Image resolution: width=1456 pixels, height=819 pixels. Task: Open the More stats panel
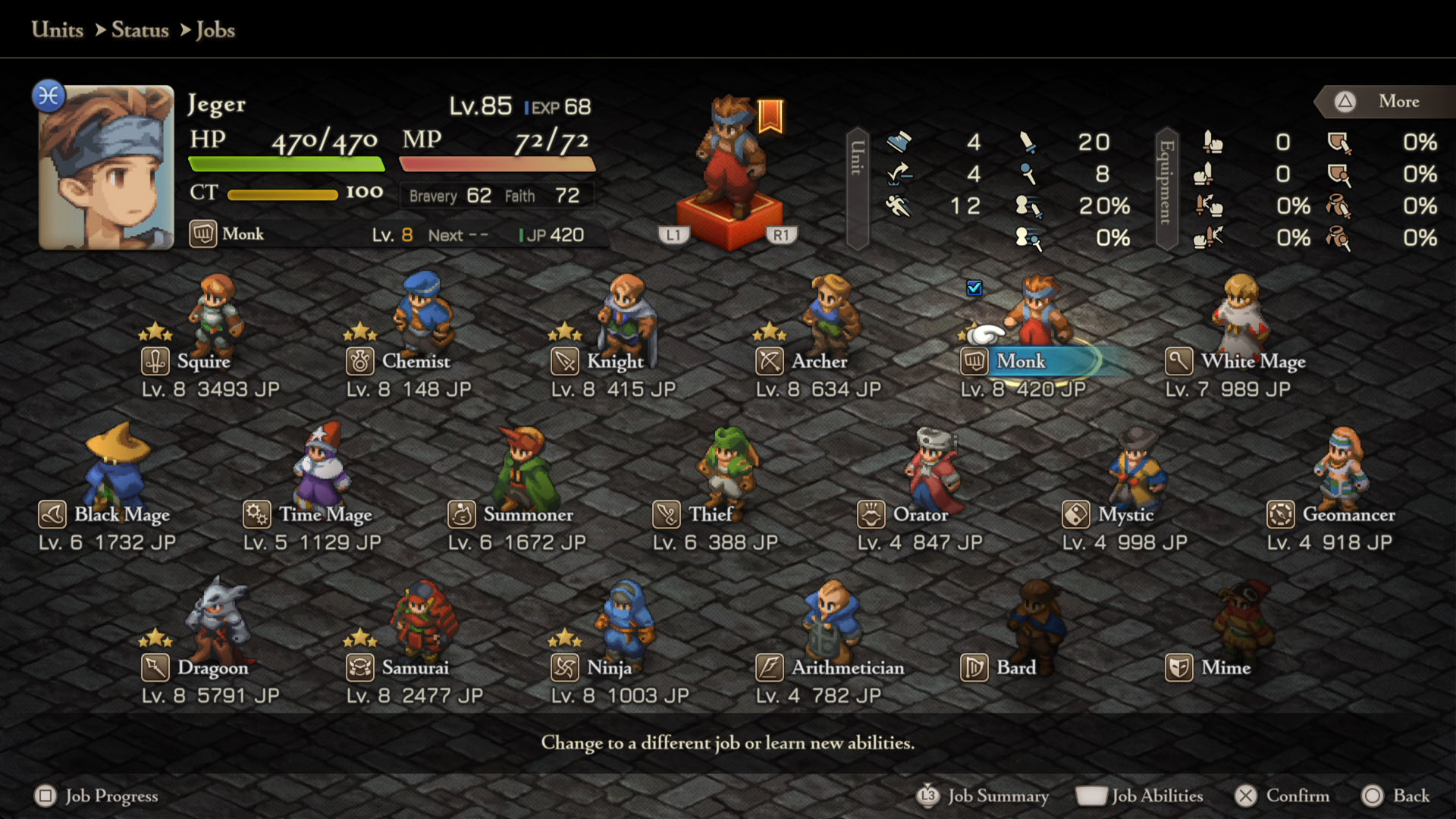tap(1398, 102)
